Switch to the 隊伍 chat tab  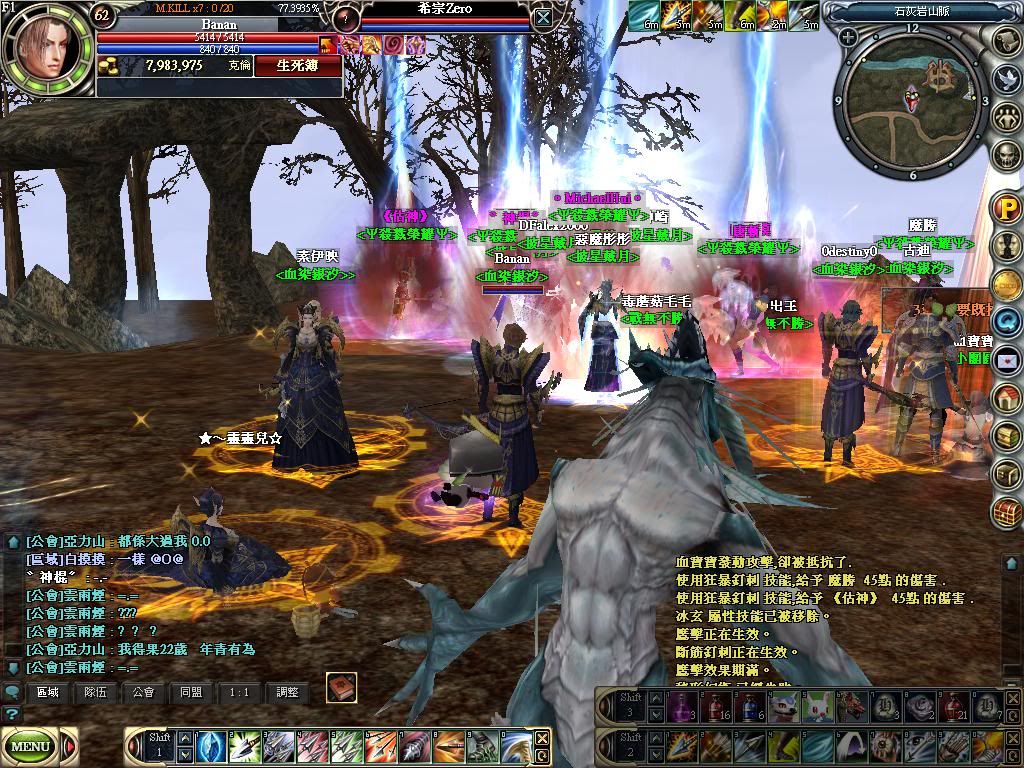pyautogui.click(x=96, y=692)
